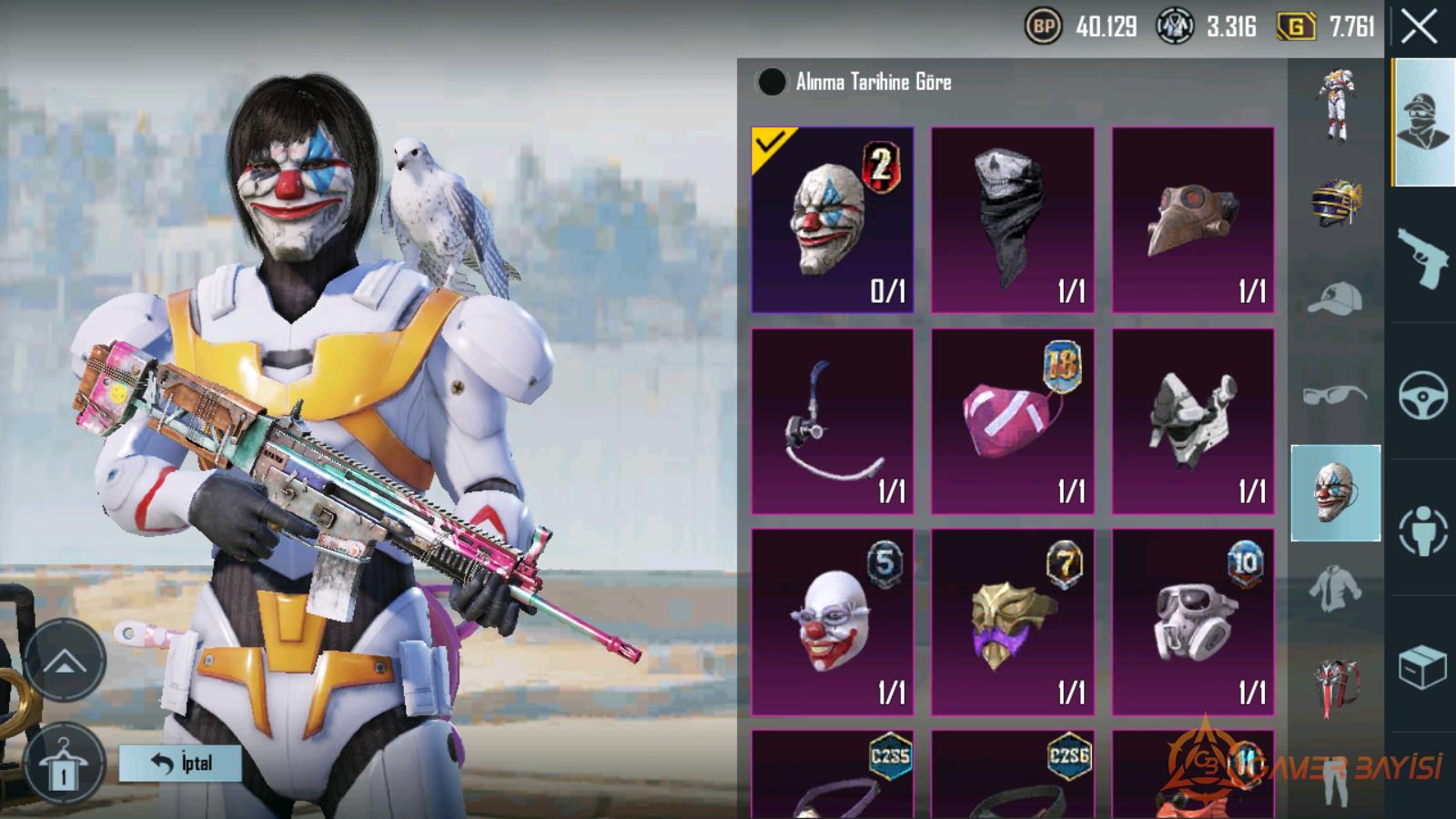Open the helmet category
Screen dimensions: 1456x819
1335,202
